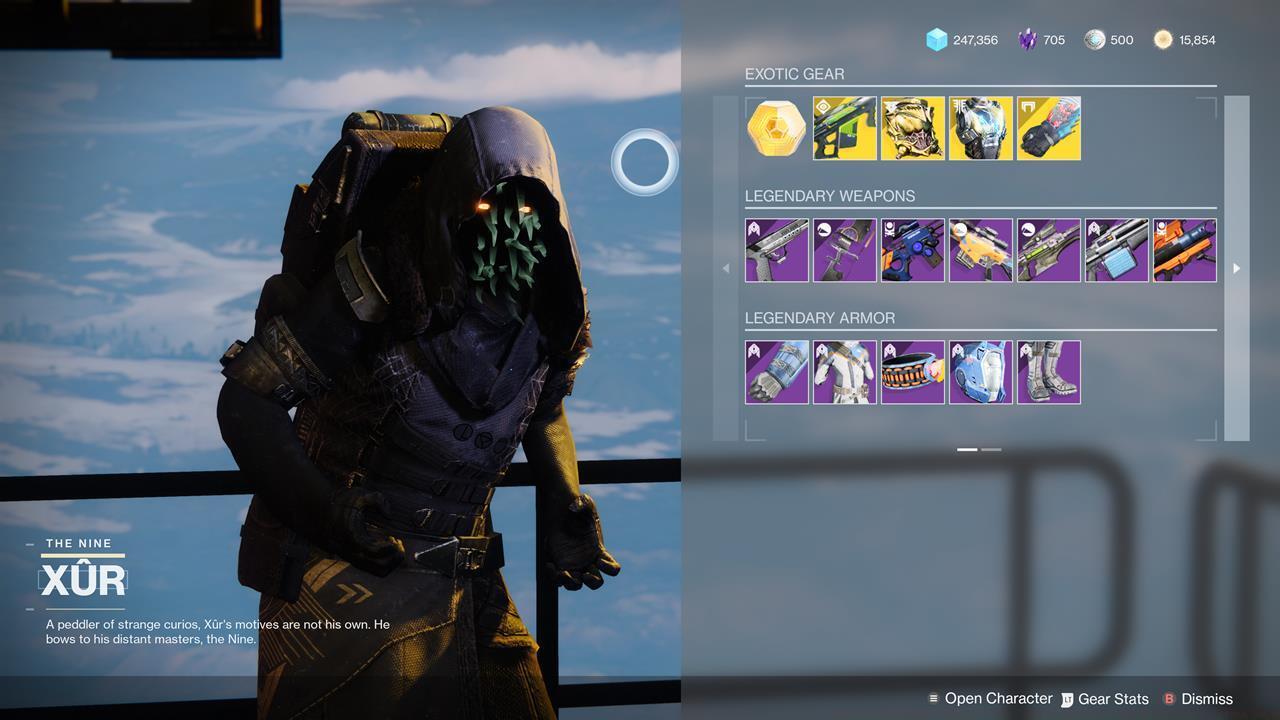This screenshot has width=1280, height=720.
Task: View the shotgun with the blue magazine
Action: pos(1117,250)
